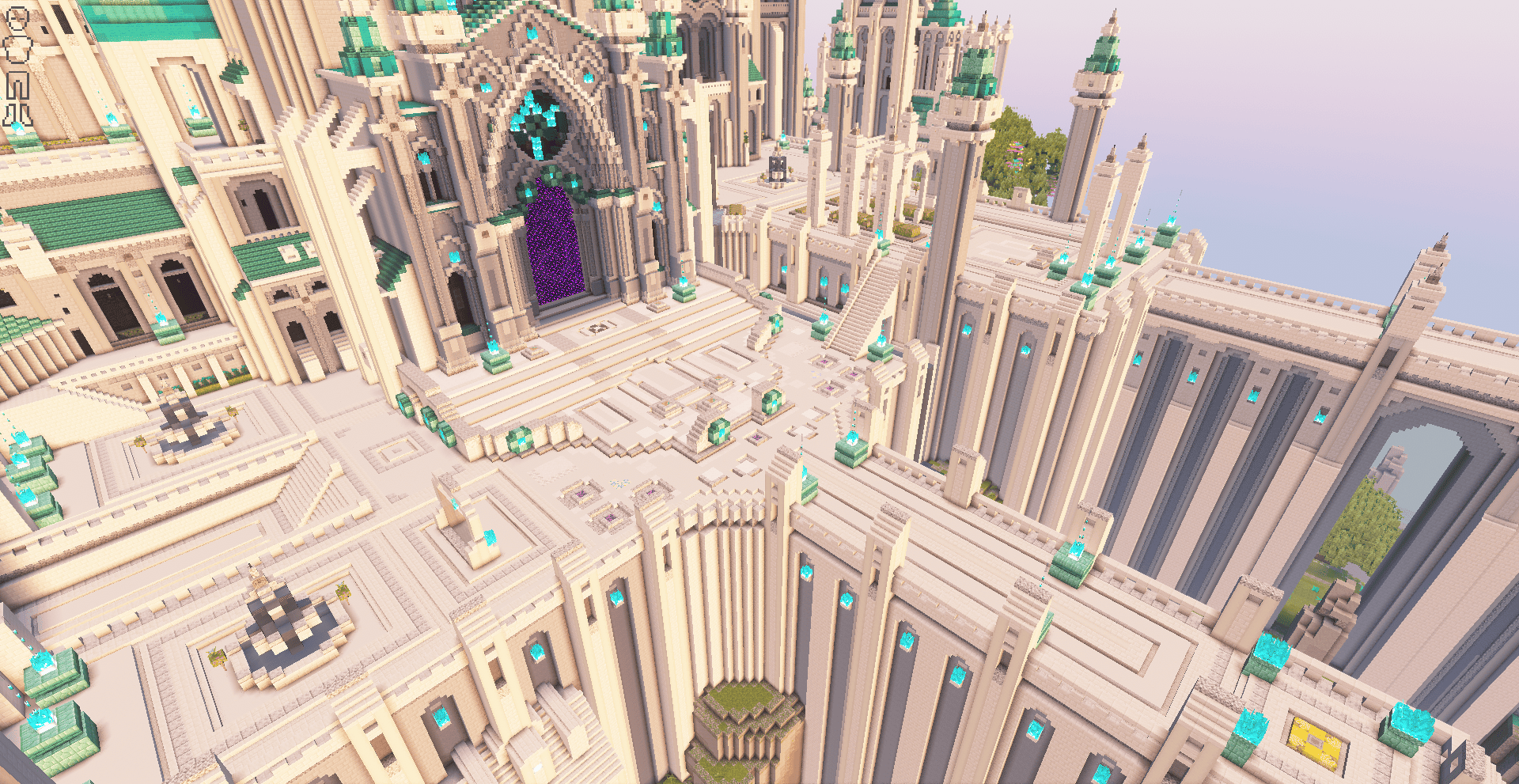1519x784 pixels.
Task: Click the empty helmet armor slot icon
Action: coord(17,18)
